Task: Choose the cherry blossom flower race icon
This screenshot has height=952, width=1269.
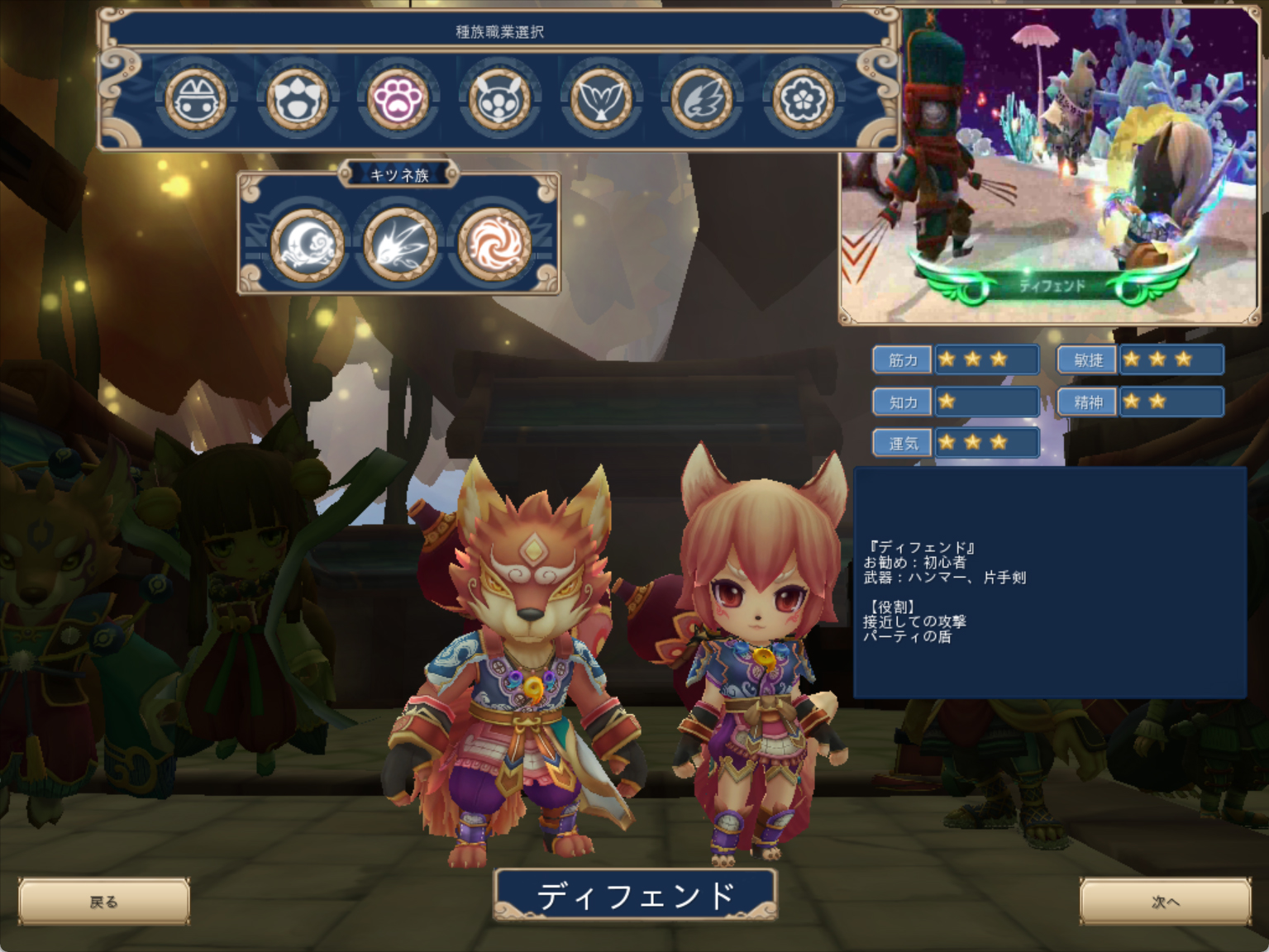Action: 803,99
